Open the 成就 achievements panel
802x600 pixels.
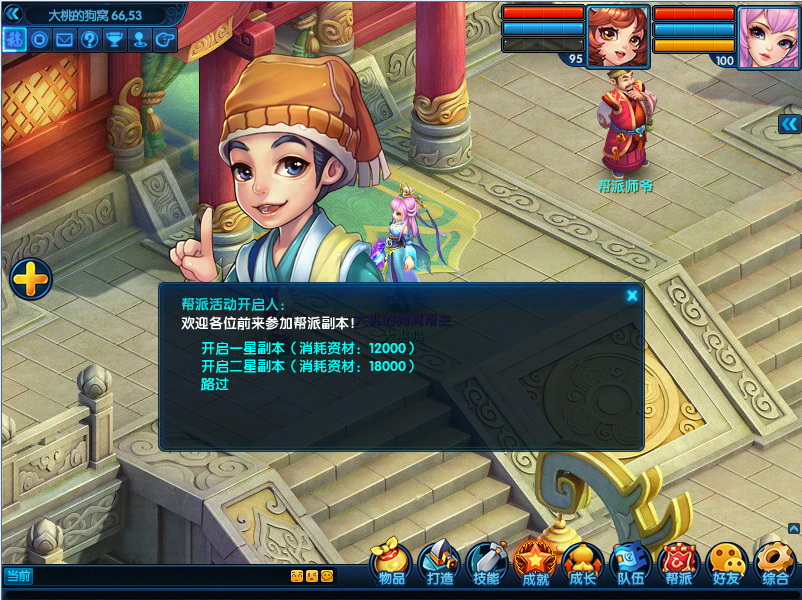coord(535,564)
